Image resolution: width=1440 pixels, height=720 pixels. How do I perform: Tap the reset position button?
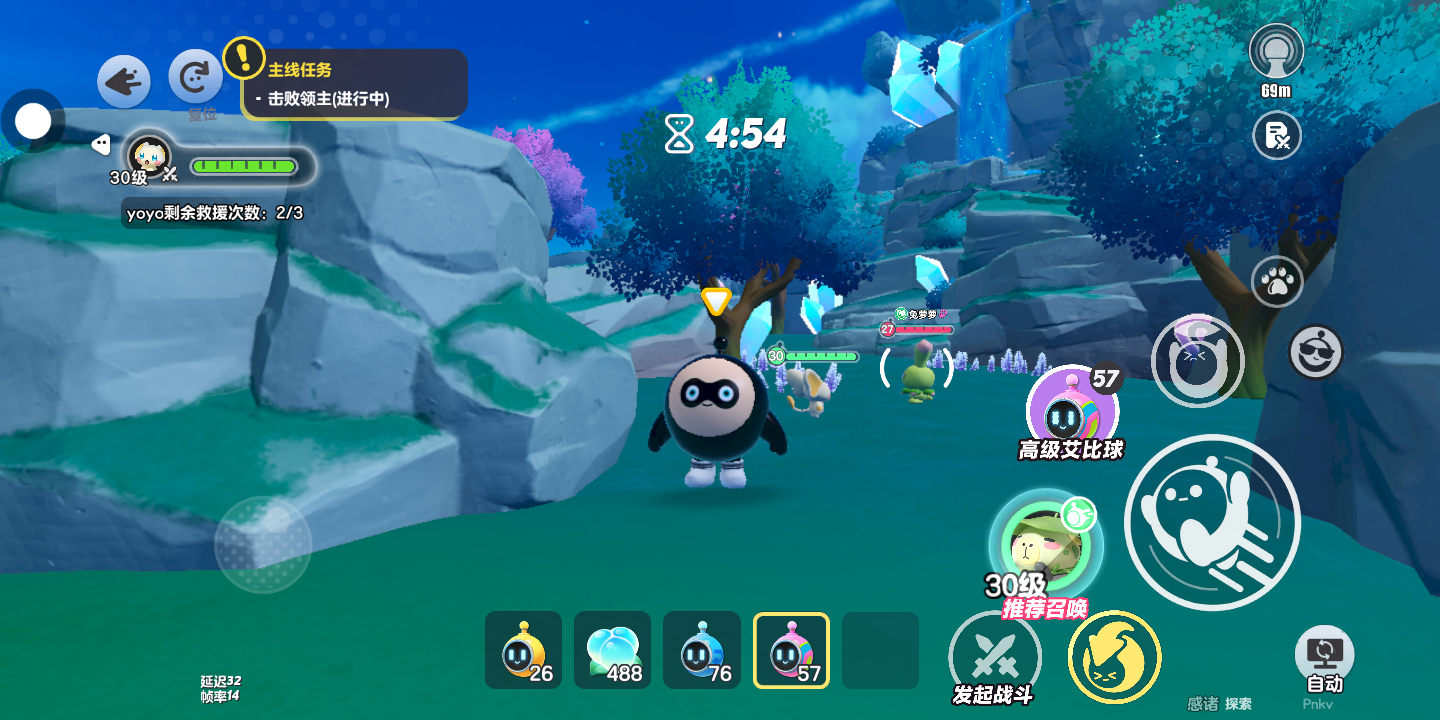tap(195, 77)
